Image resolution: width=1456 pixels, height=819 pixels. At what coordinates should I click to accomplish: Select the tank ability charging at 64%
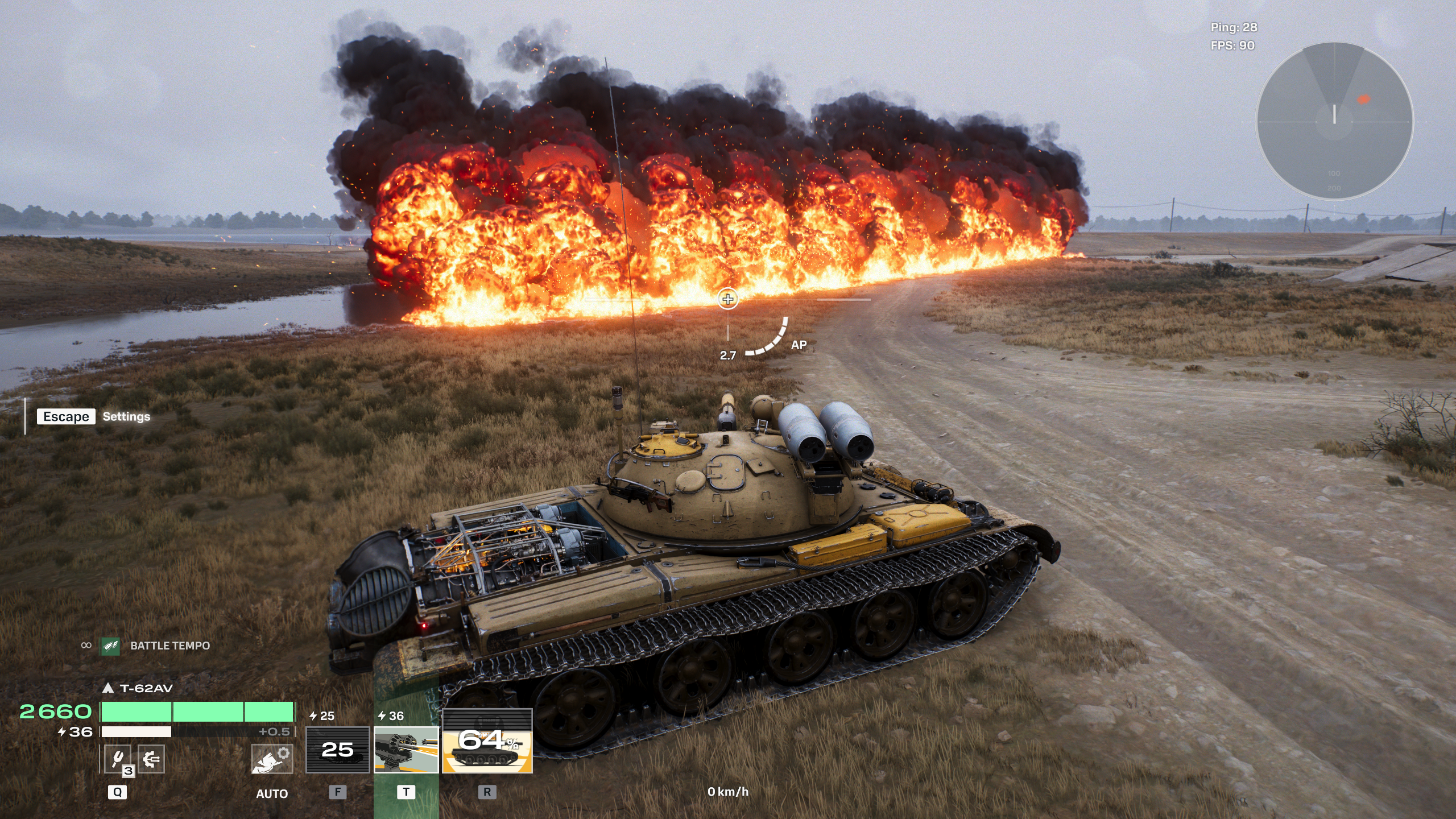coord(487,750)
